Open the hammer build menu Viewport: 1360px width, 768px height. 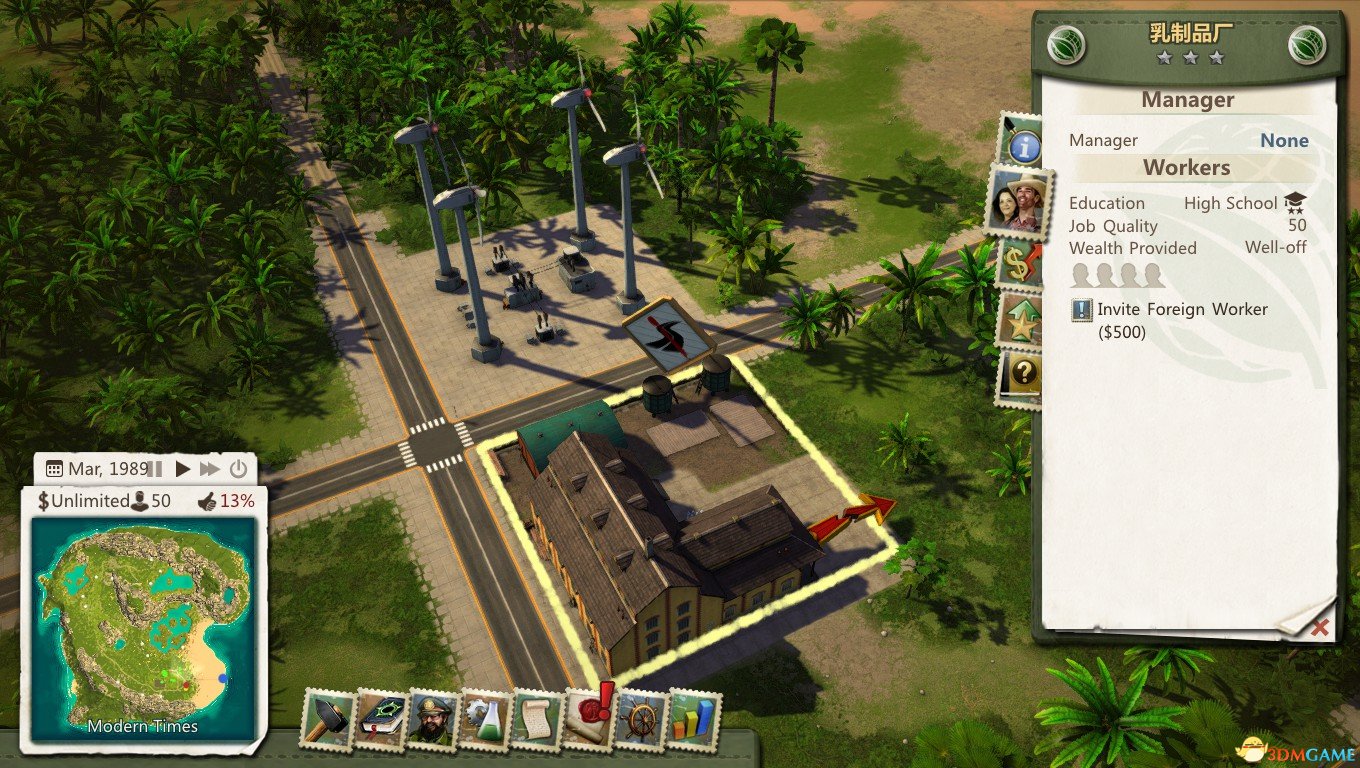[x=327, y=719]
